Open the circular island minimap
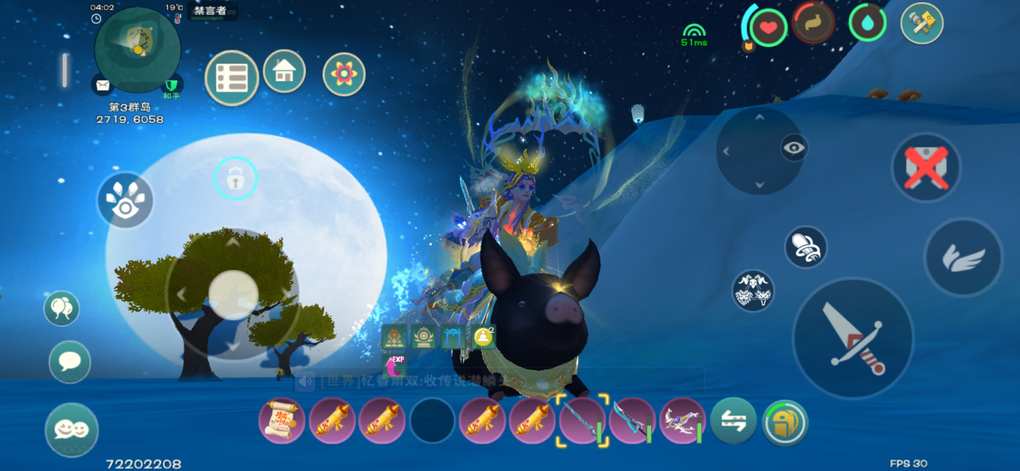Screen dimensions: 1020x471 (137, 48)
